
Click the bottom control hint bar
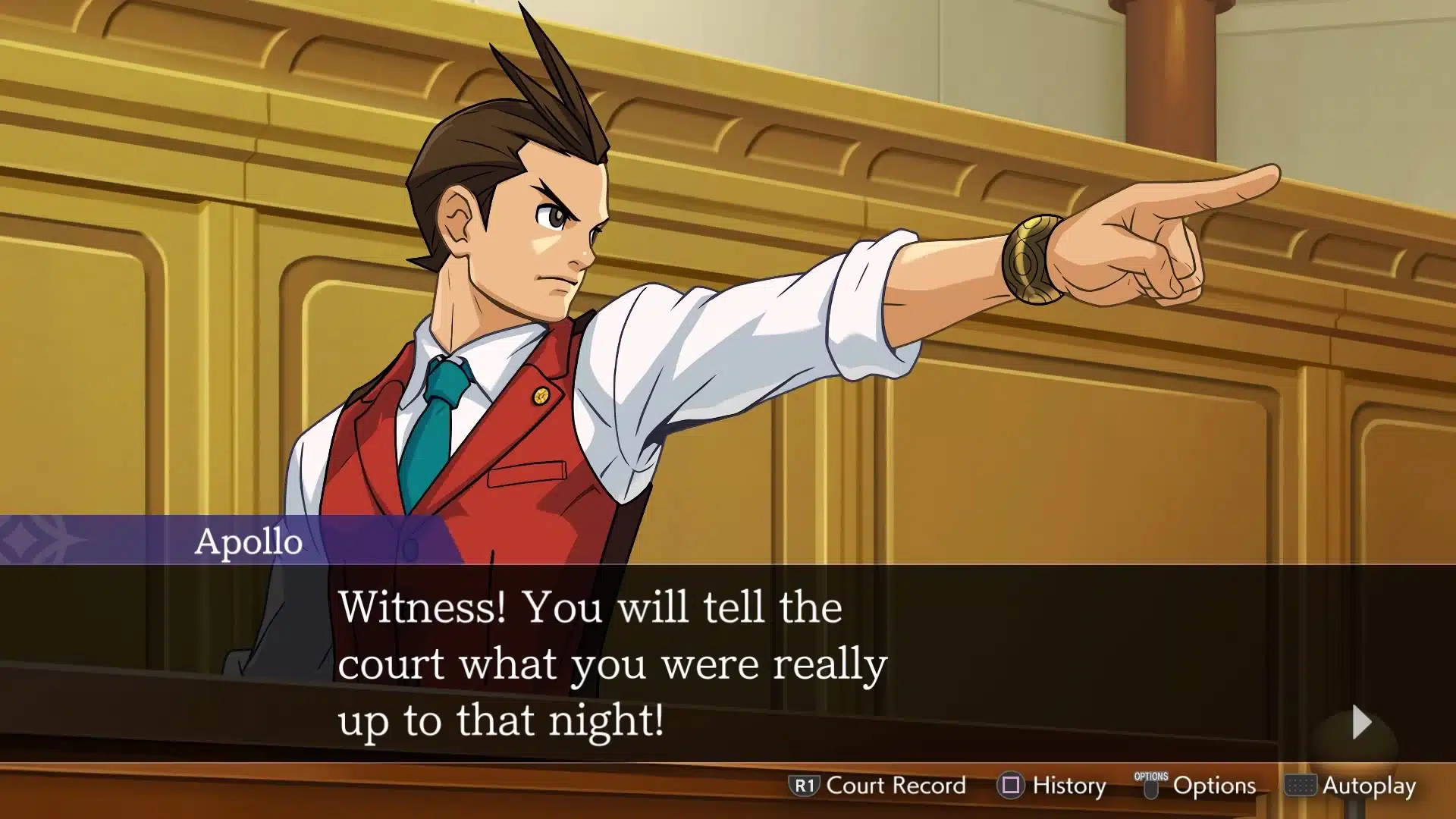pyautogui.click(x=1092, y=786)
